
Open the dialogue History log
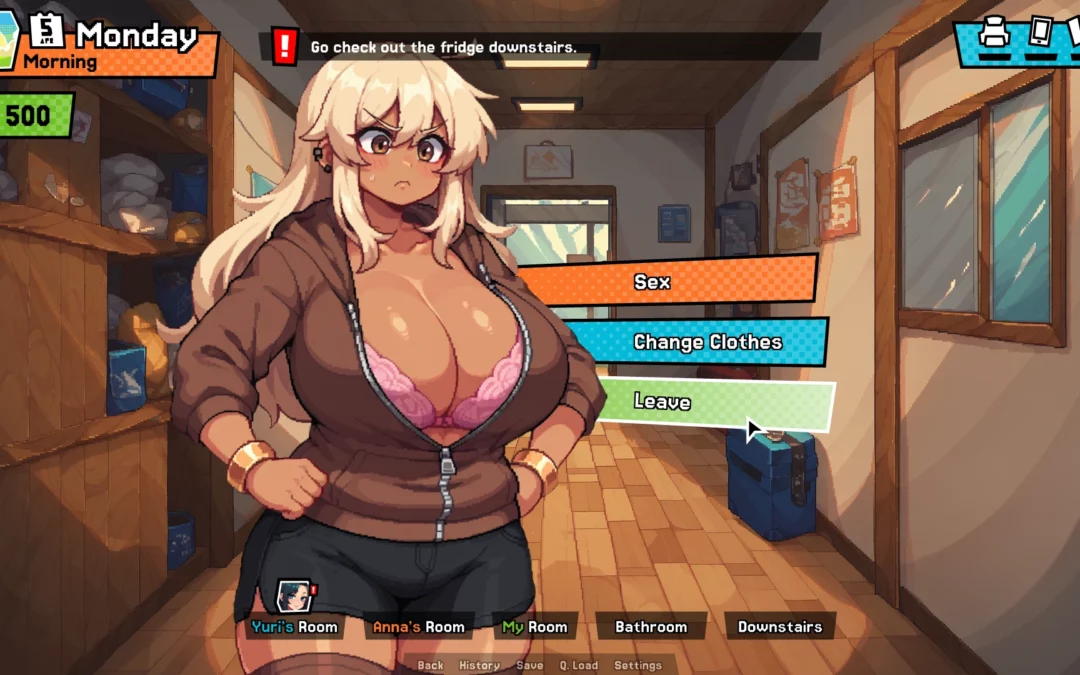coord(479,665)
